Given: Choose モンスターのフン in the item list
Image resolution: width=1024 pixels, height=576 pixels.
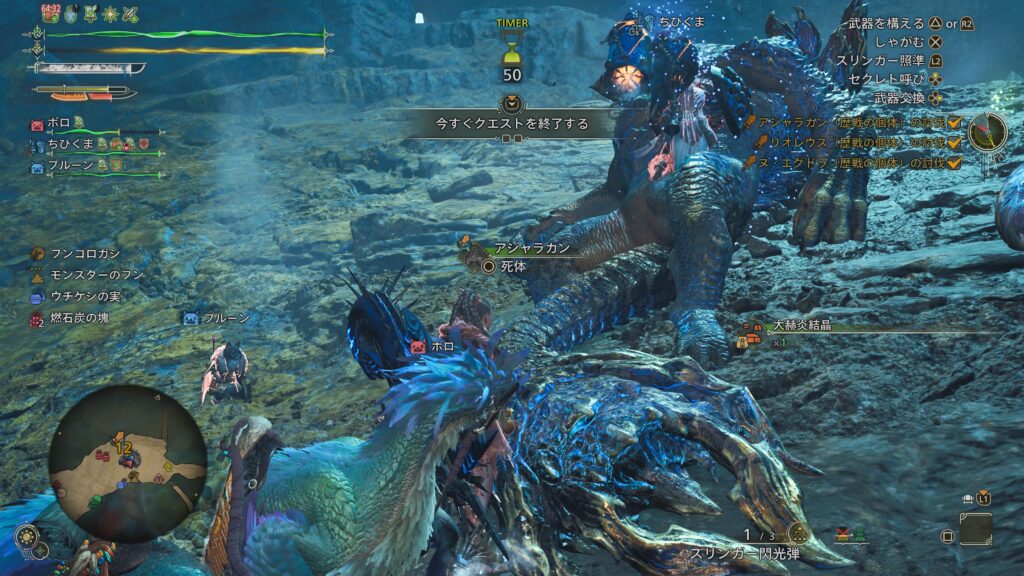Looking at the screenshot, I should [x=90, y=276].
